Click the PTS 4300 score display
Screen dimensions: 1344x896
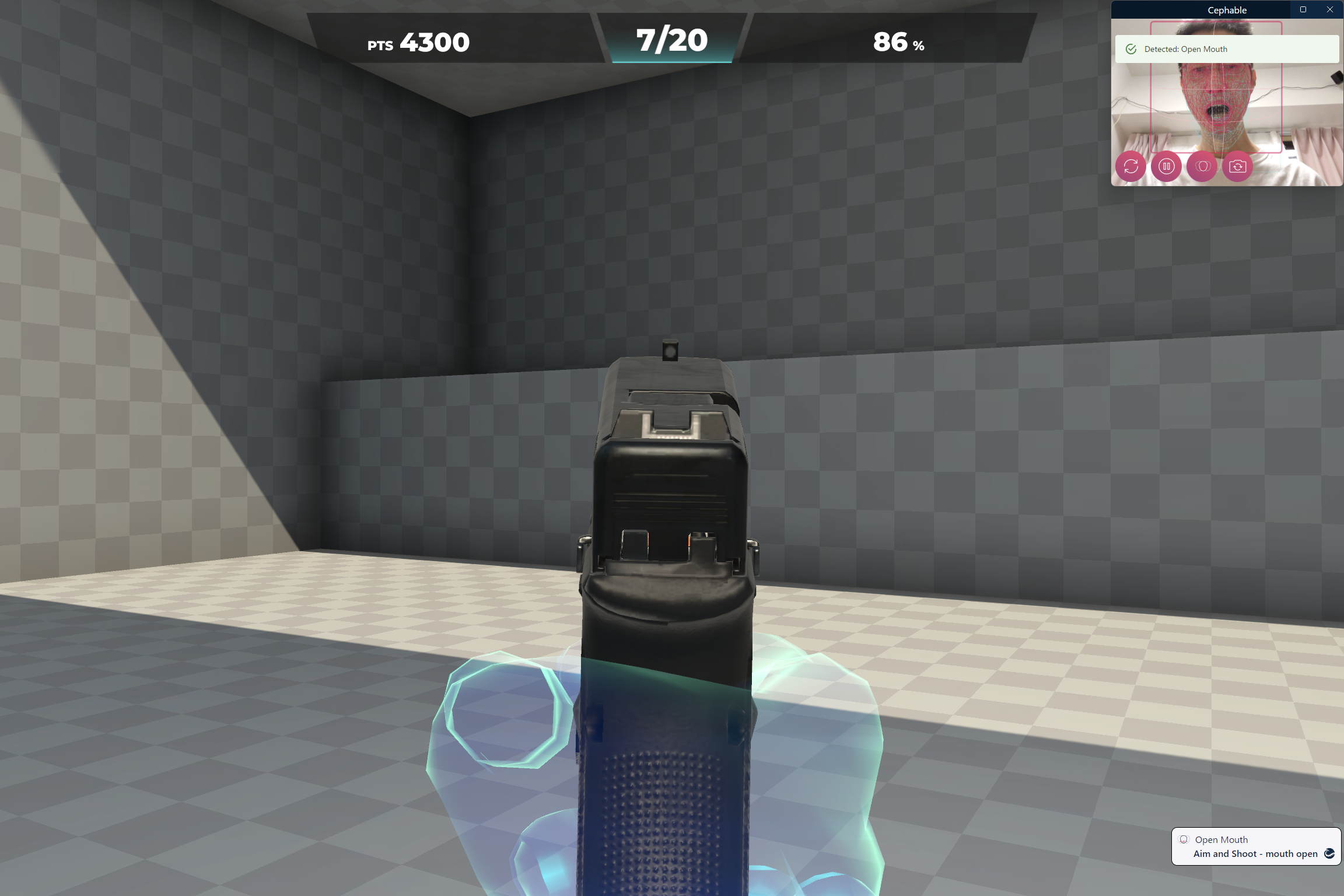[x=417, y=41]
